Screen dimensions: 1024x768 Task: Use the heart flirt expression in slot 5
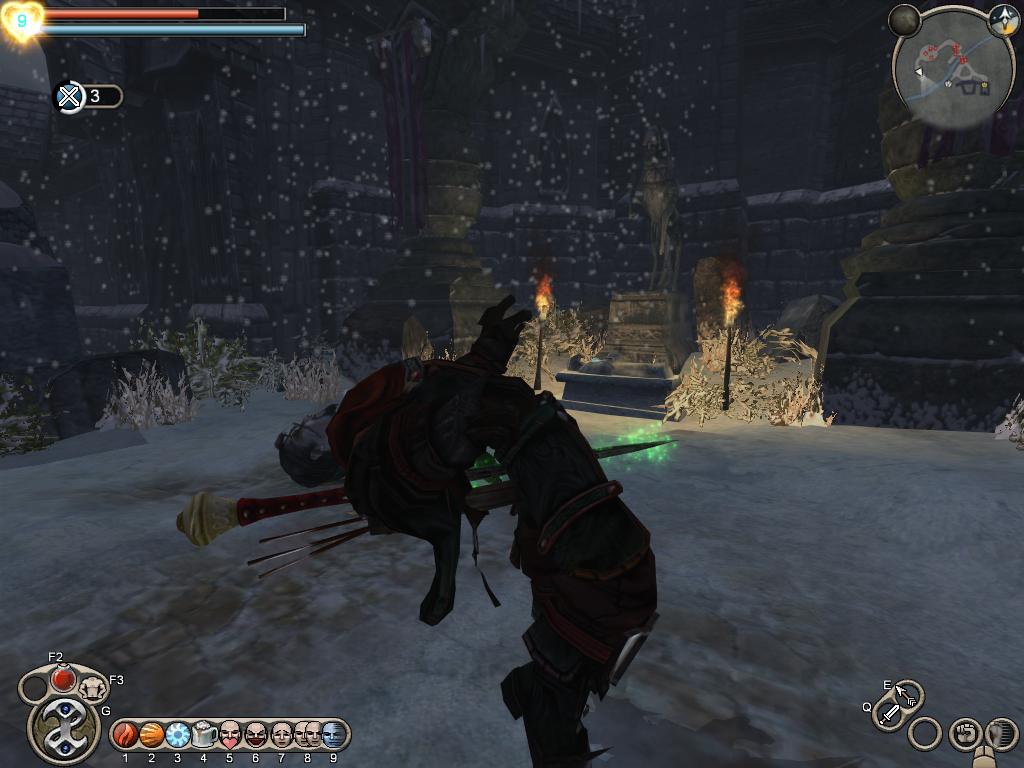point(230,735)
